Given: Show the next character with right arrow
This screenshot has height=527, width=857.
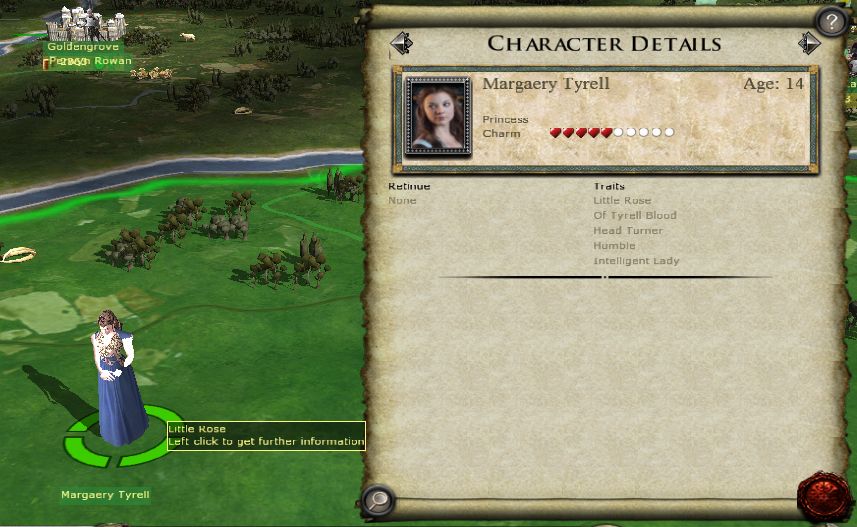Looking at the screenshot, I should [x=809, y=44].
